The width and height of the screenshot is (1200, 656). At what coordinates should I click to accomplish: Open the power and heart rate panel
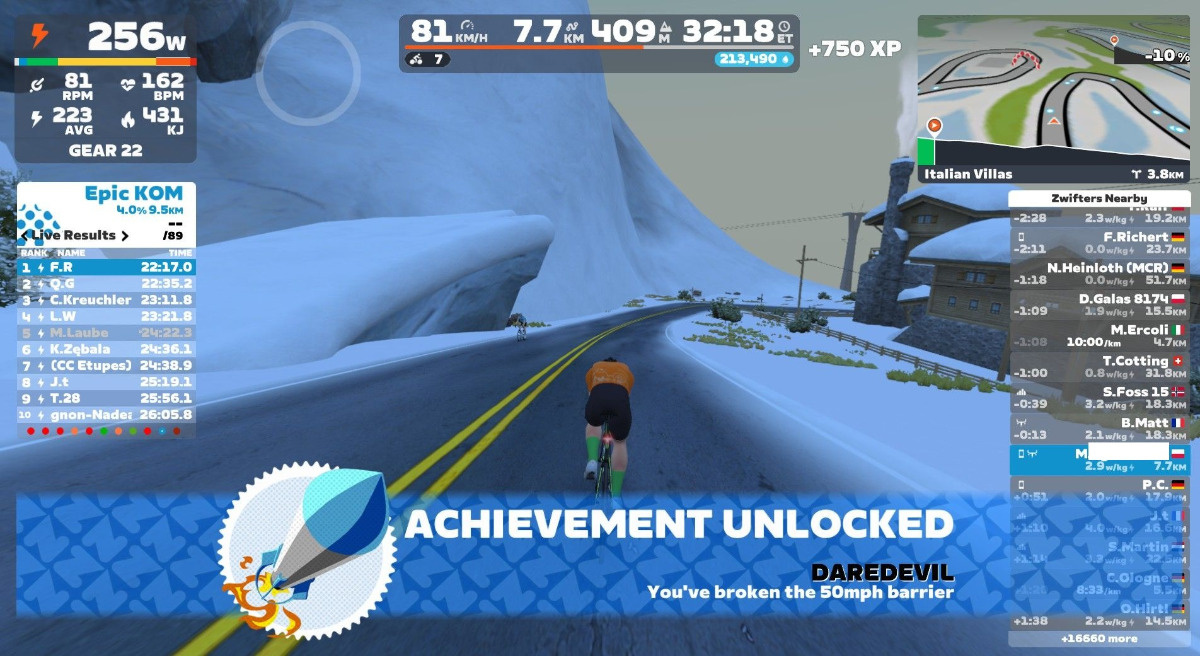(x=105, y=90)
